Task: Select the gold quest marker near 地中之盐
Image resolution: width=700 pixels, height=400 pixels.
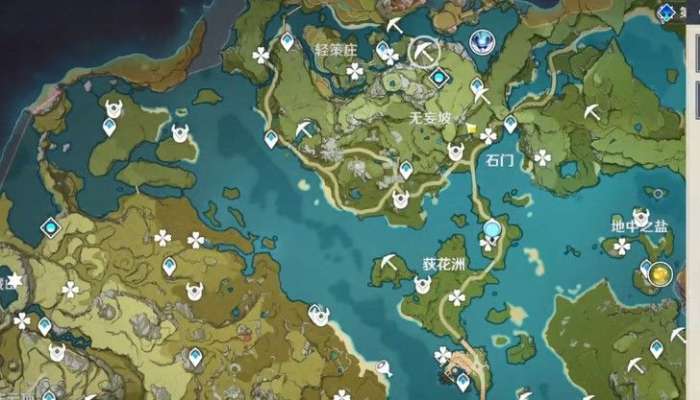Action: pyautogui.click(x=659, y=273)
